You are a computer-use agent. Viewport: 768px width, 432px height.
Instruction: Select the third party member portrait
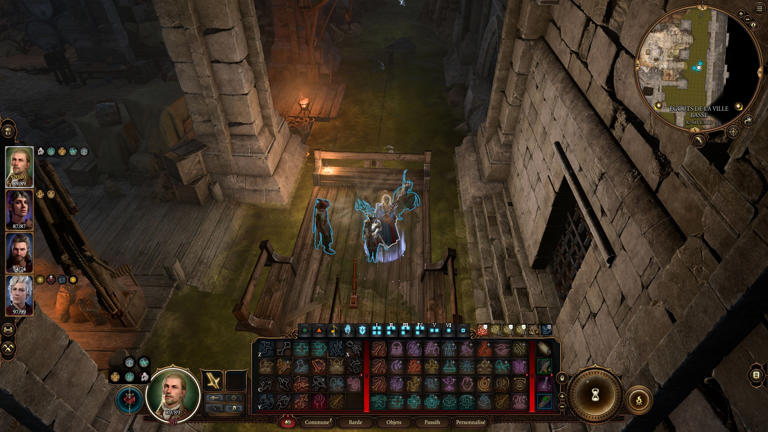(x=19, y=253)
